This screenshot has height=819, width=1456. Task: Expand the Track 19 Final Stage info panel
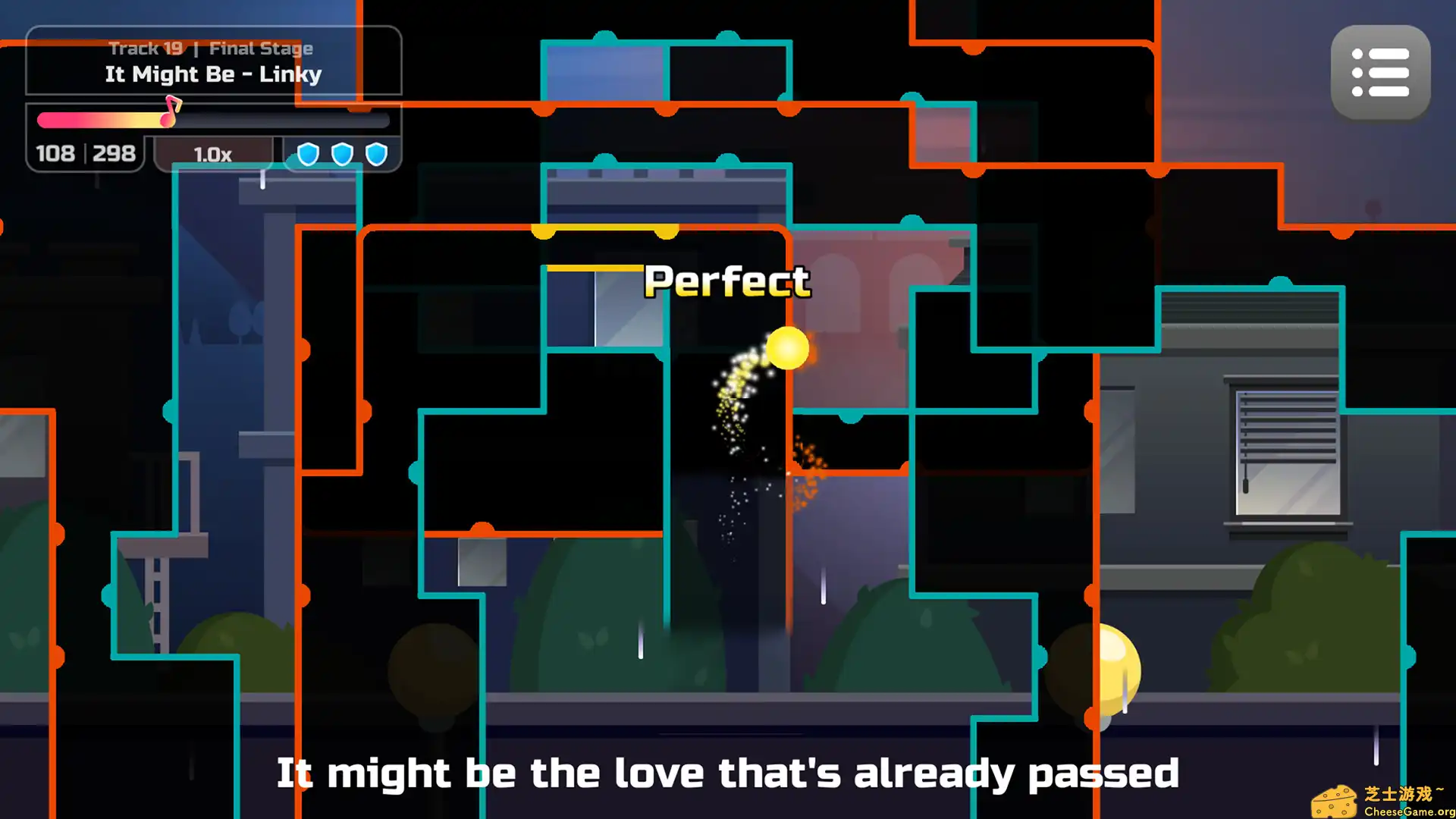pyautogui.click(x=212, y=48)
